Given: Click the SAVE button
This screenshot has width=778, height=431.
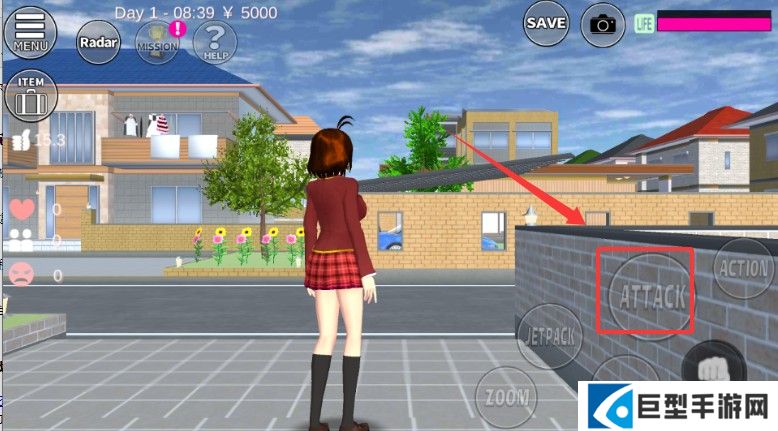Looking at the screenshot, I should point(546,23).
